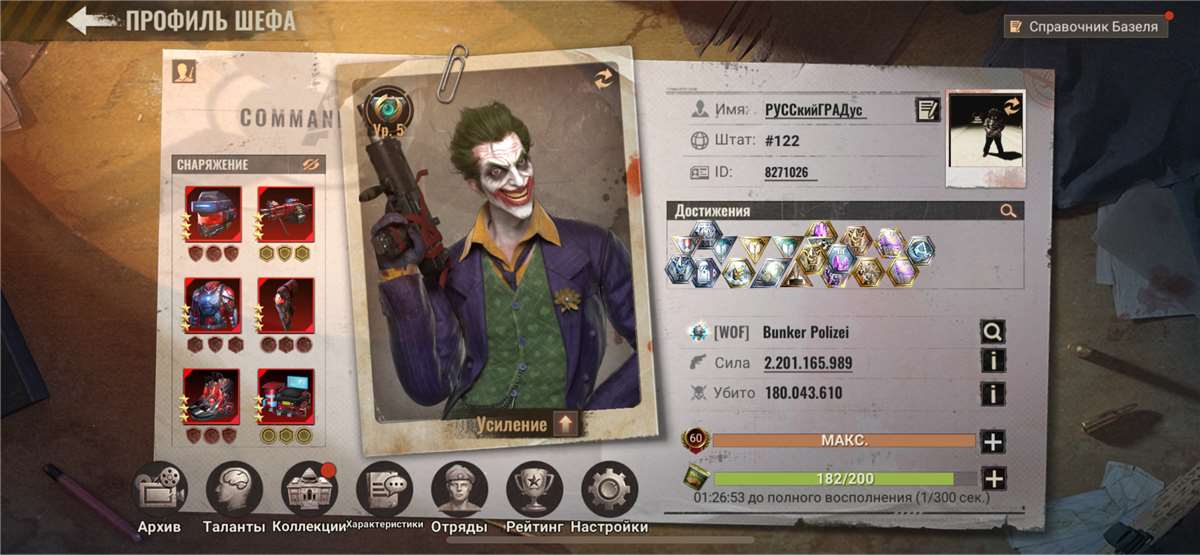Open the Коллекции menu

310,490
